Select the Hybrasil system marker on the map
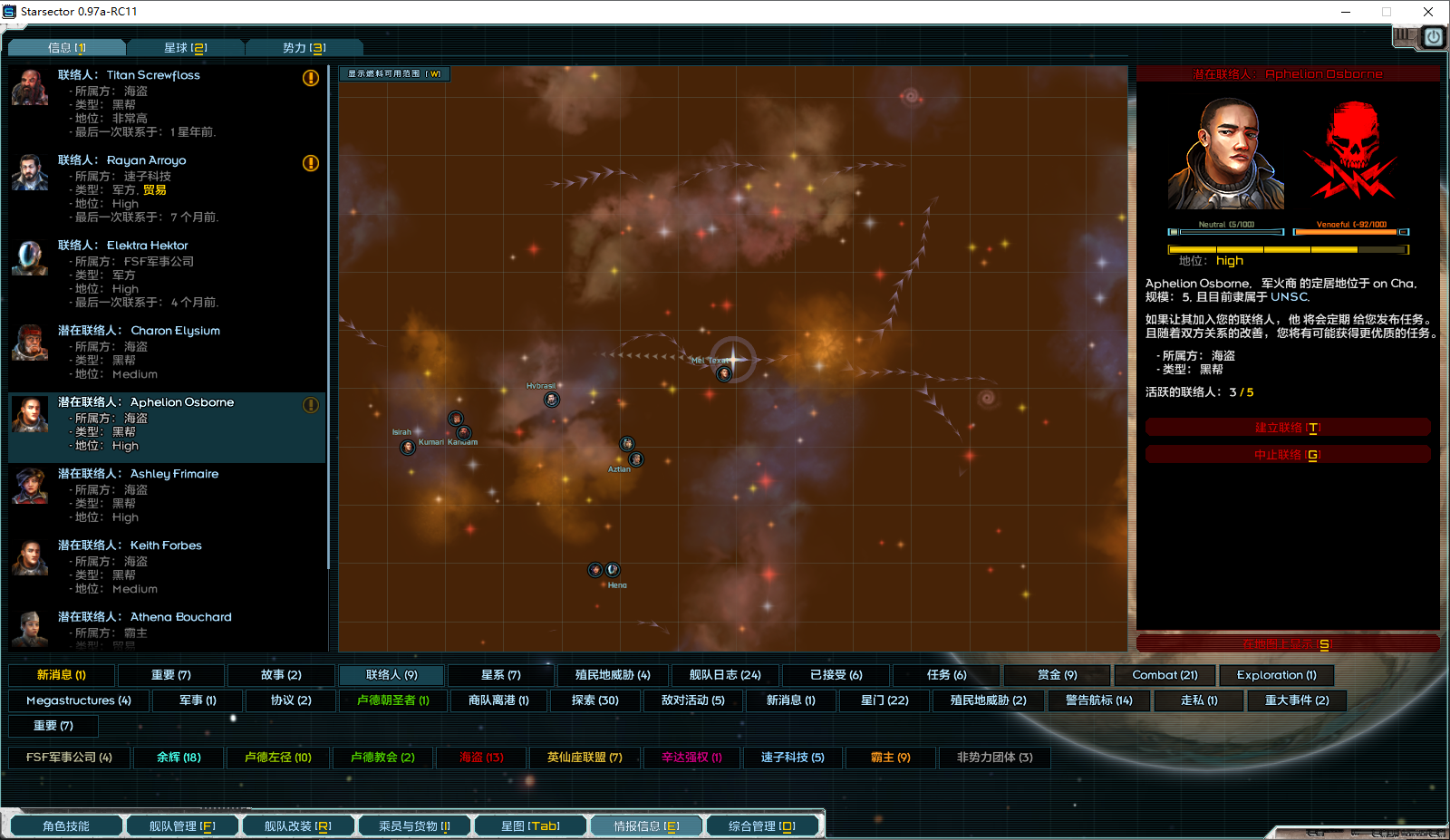The height and width of the screenshot is (840, 1450). 552,399
